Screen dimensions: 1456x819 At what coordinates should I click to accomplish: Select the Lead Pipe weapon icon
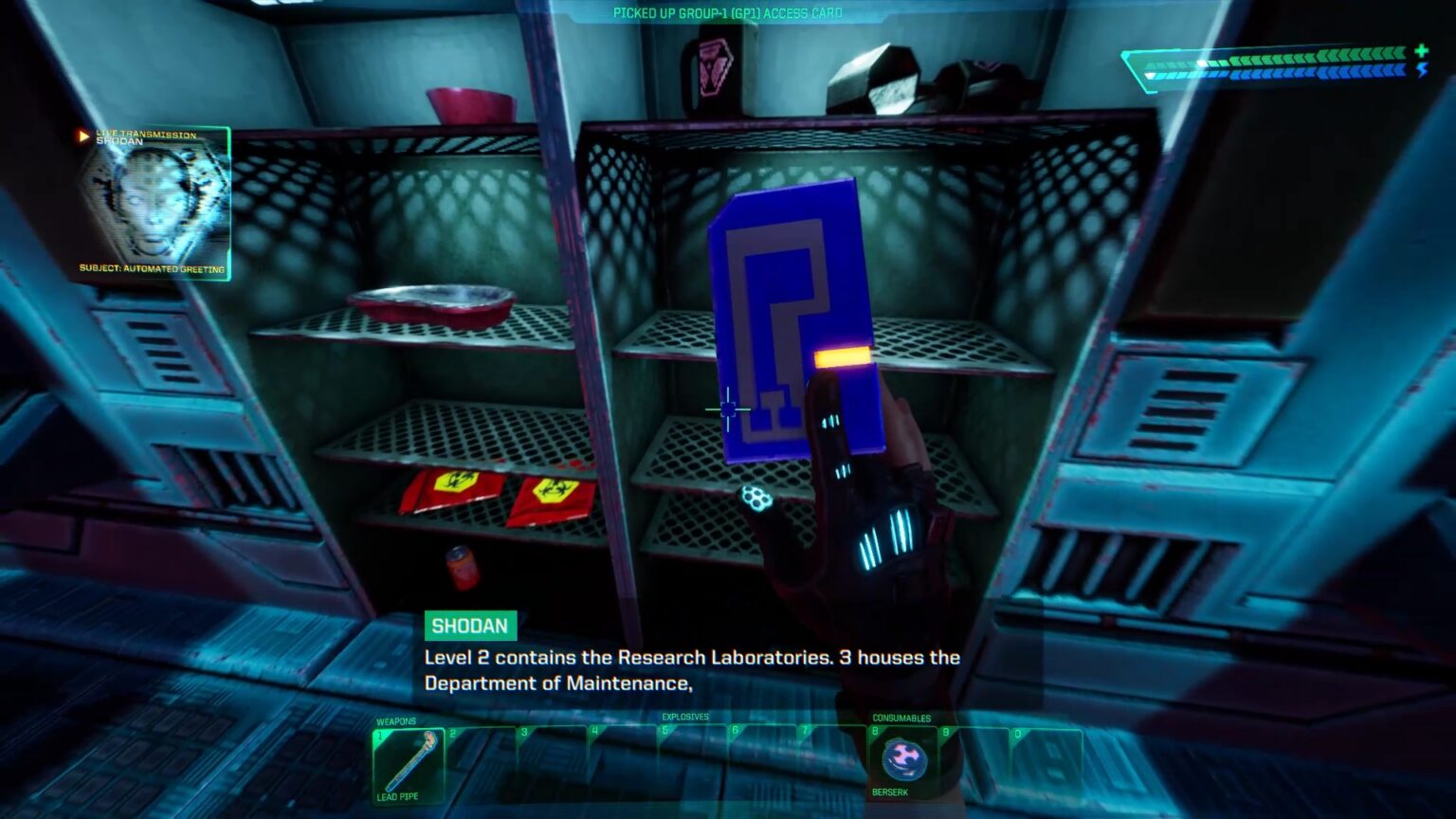click(411, 758)
